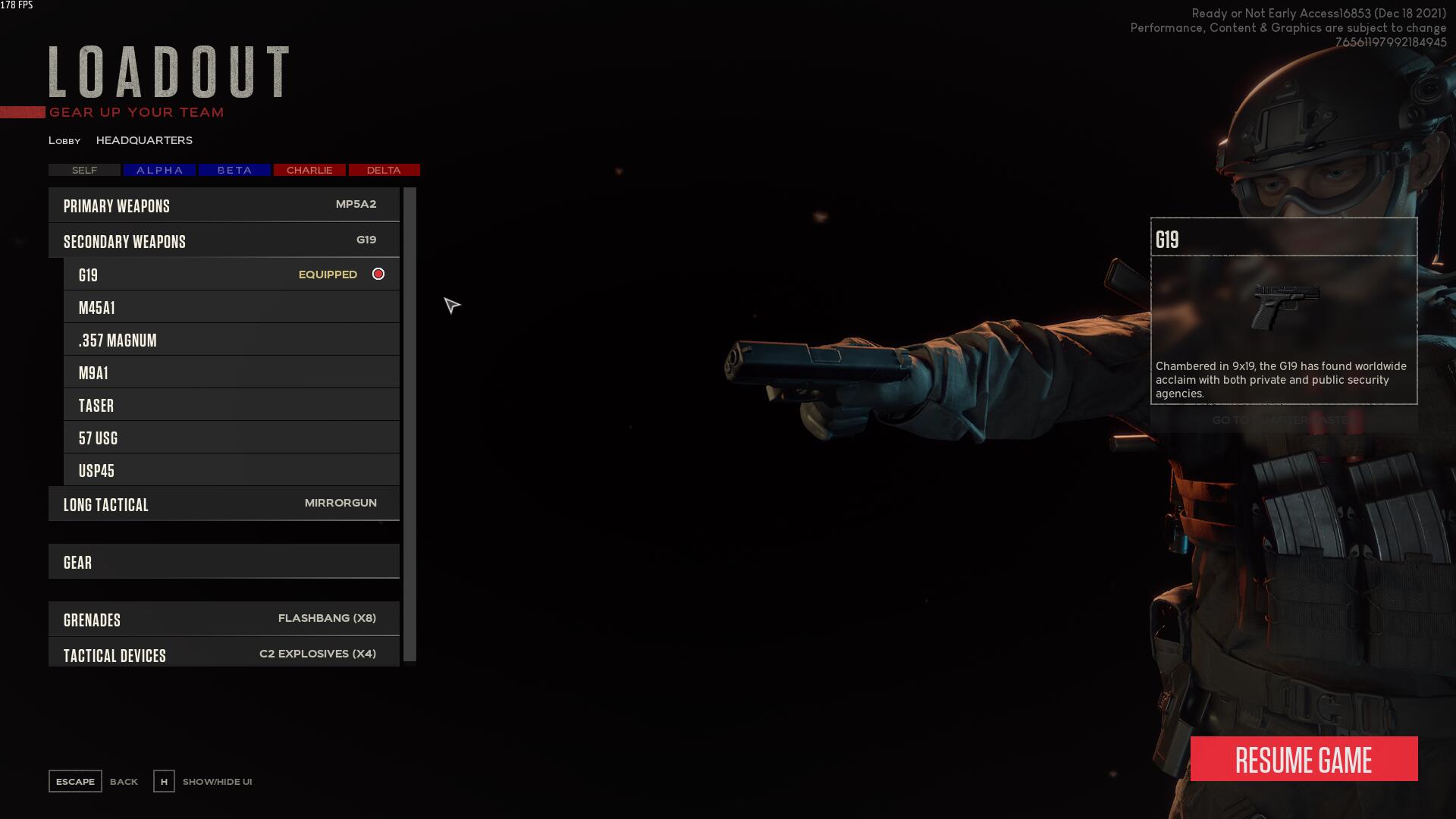Viewport: 1456px width, 819px height.
Task: Open the Tactical Devices category
Action: [224, 654]
